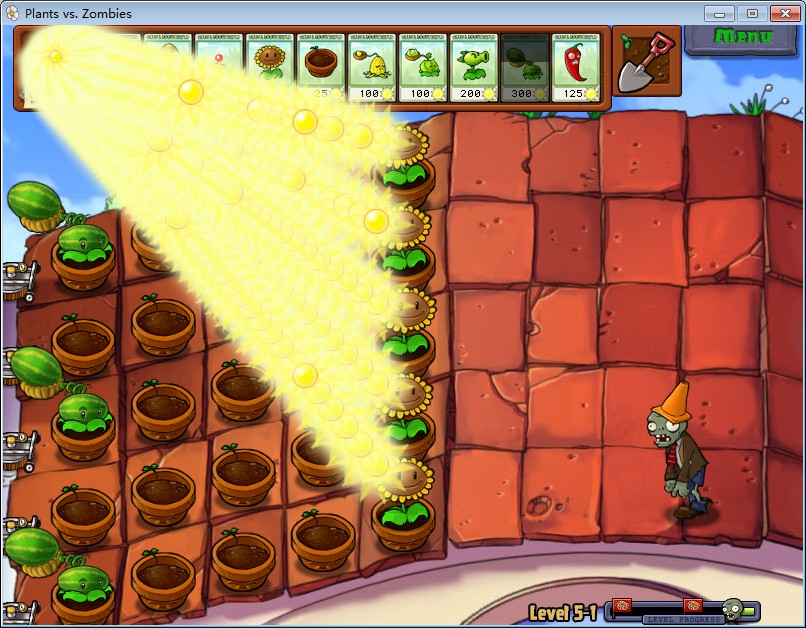Close the Plants vs. Zombies window
Viewport: 806px width, 628px height.
781,13
